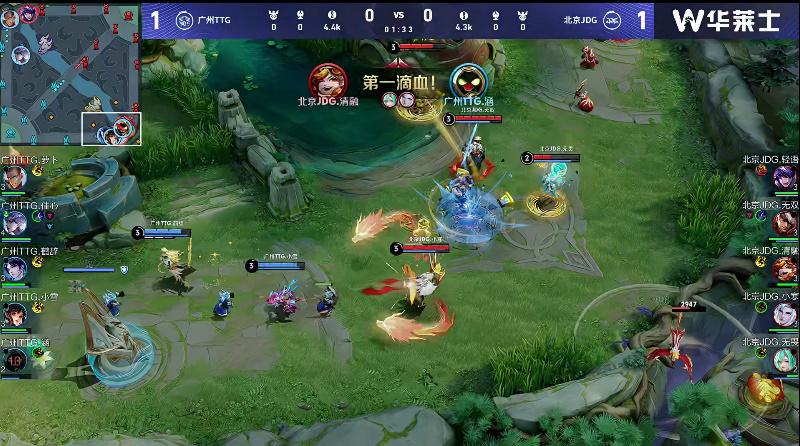Image resolution: width=800 pixels, height=446 pixels.
Task: Select 广州TTG.鹤辞 player portrait
Action: (14, 269)
